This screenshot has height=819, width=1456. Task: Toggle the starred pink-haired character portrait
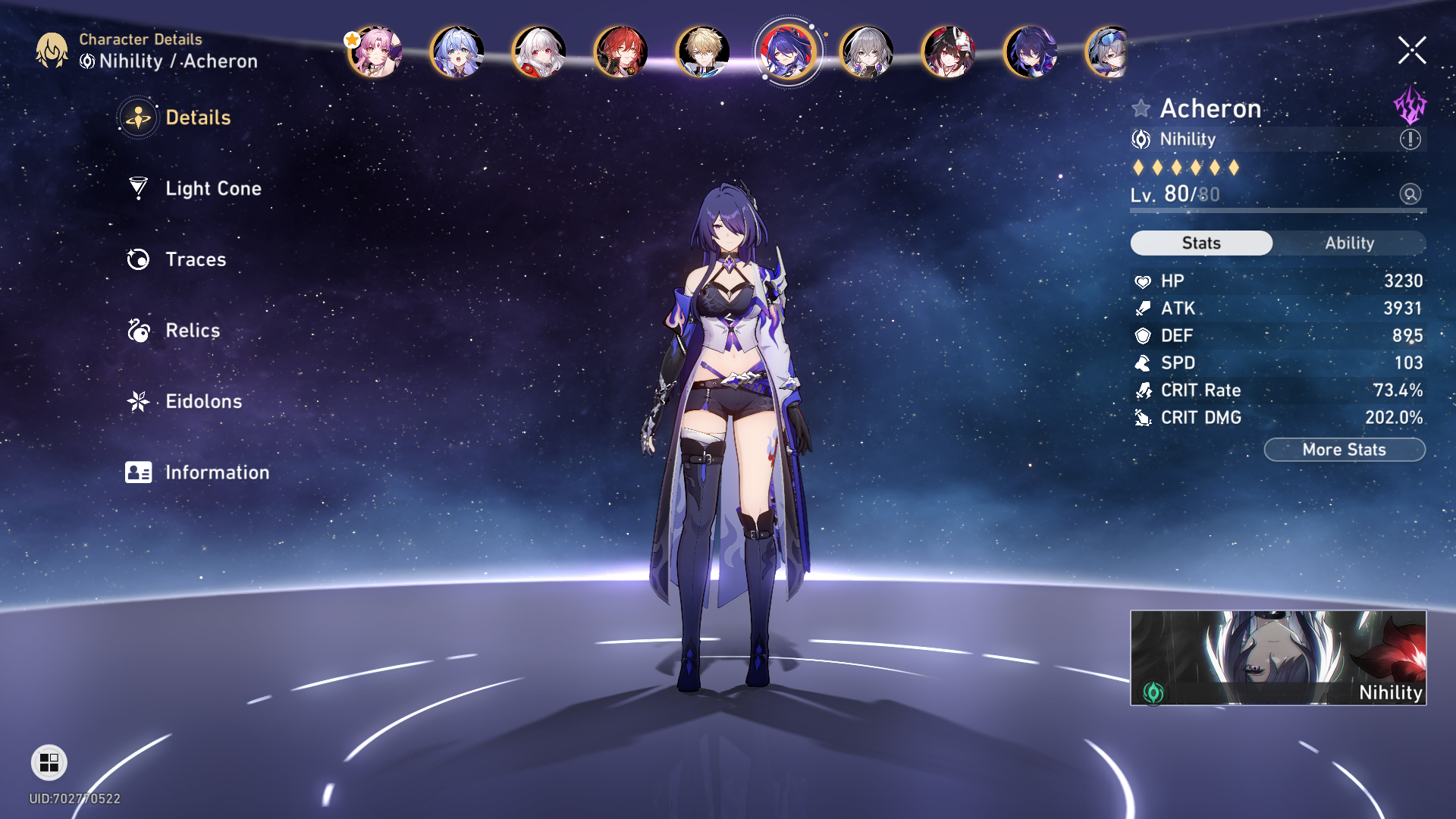coord(377,51)
